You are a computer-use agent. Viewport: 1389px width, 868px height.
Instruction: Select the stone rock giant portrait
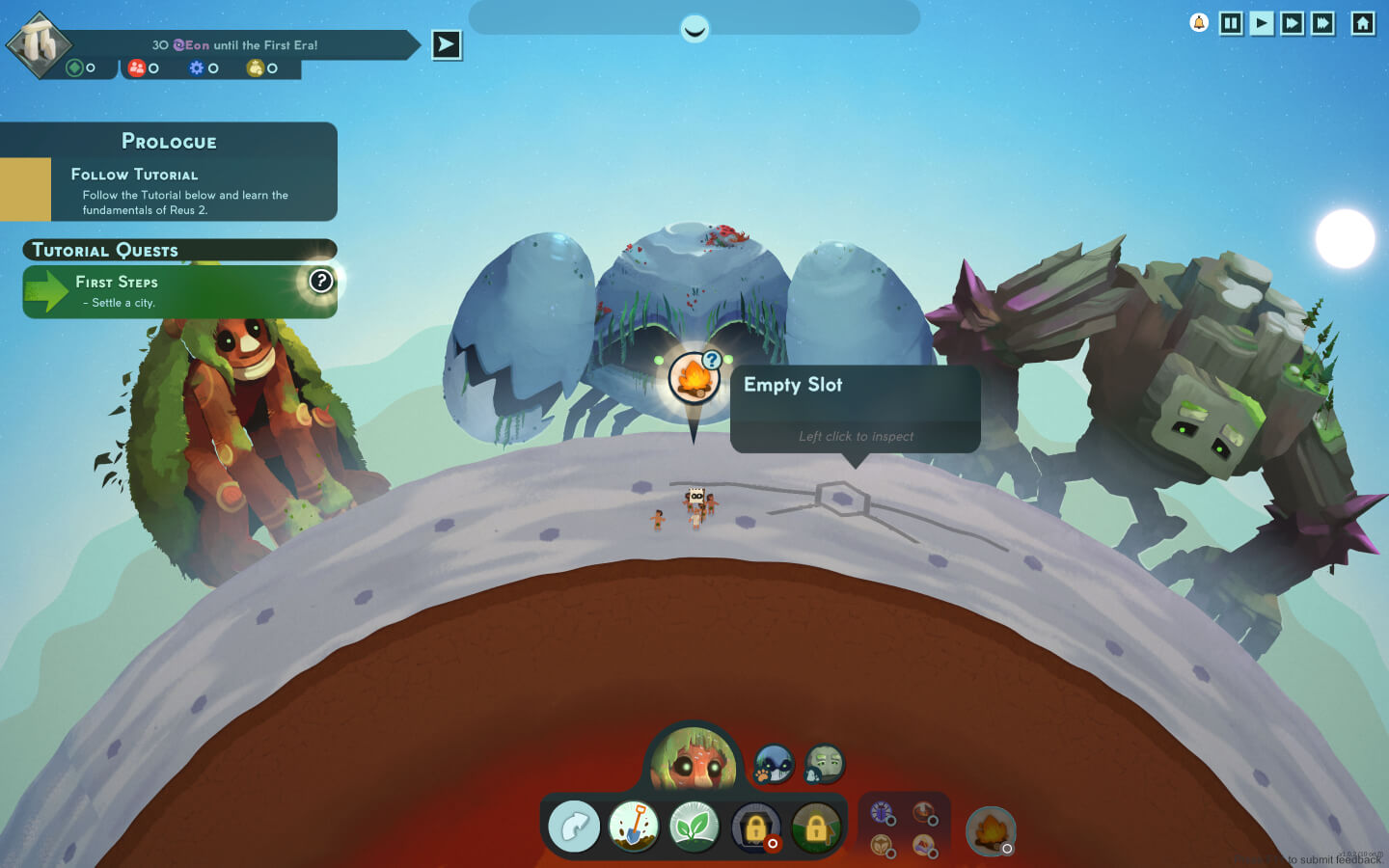pos(824,763)
